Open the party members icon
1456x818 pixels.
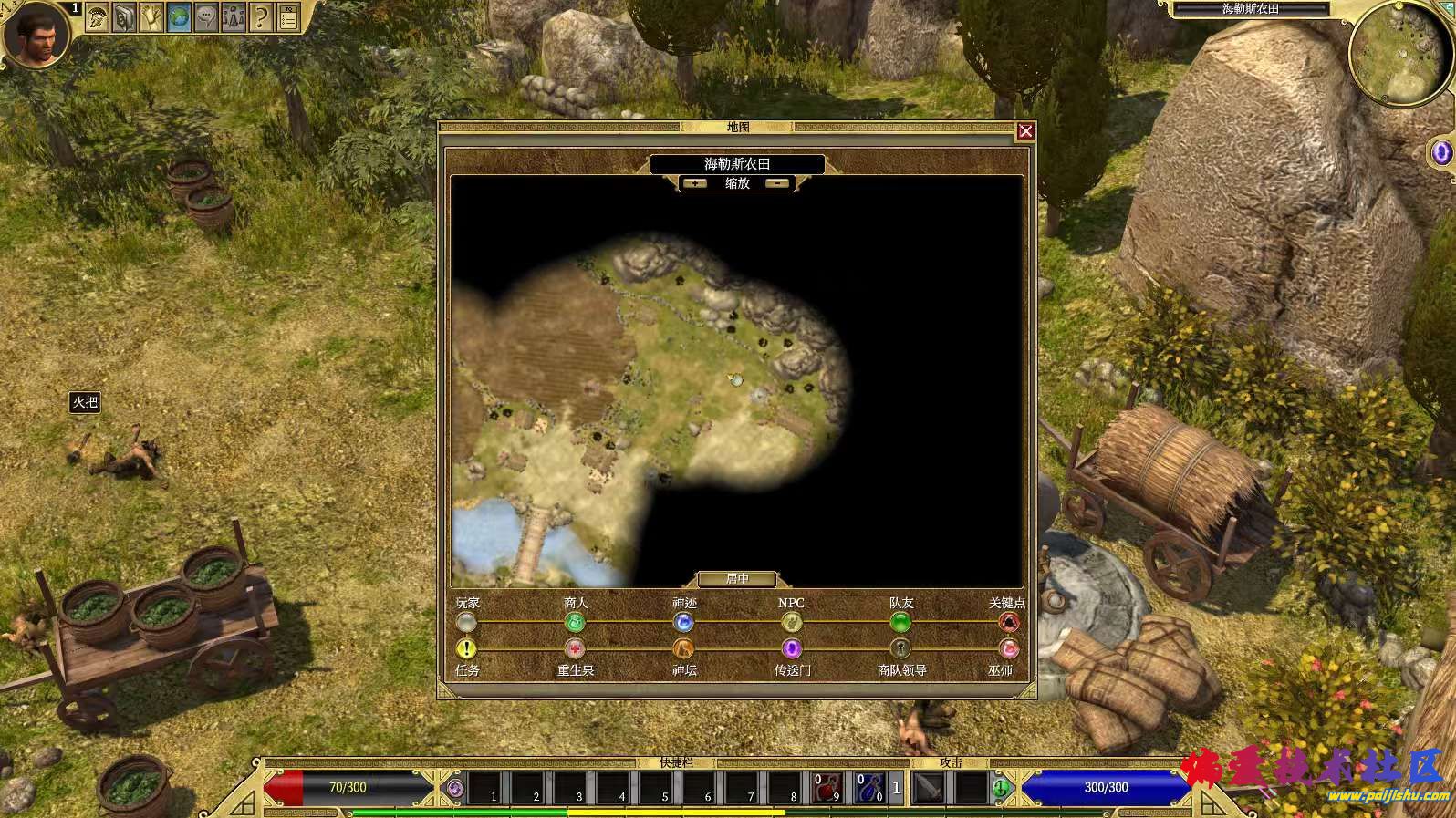(x=234, y=16)
